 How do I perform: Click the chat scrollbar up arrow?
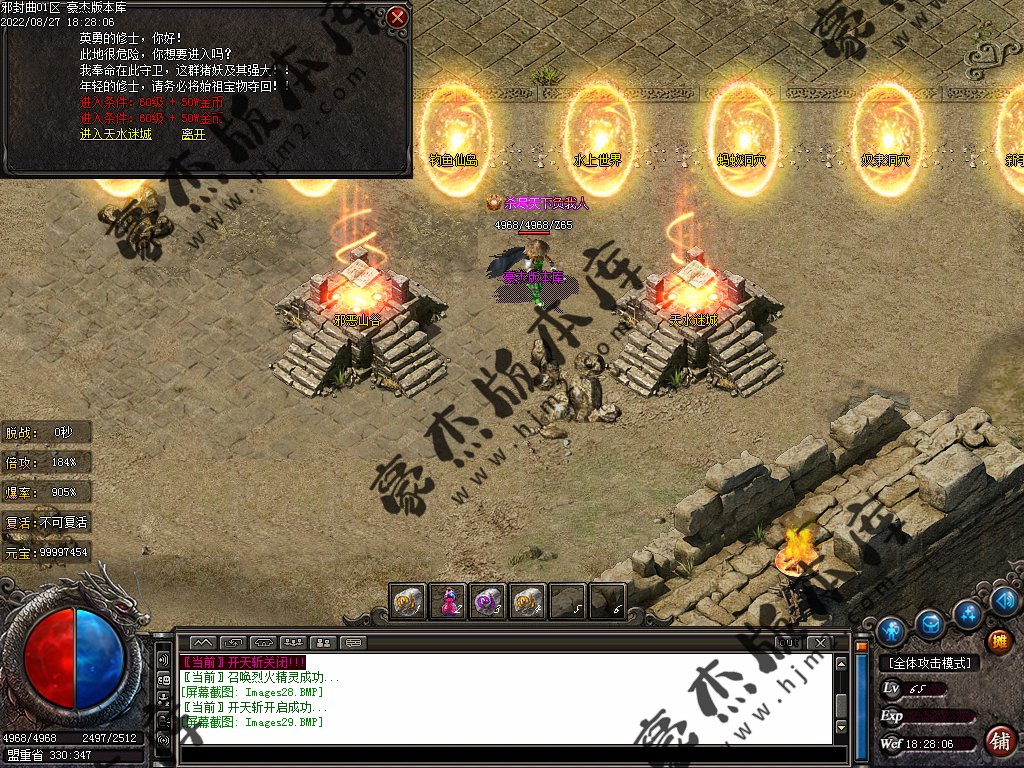842,662
